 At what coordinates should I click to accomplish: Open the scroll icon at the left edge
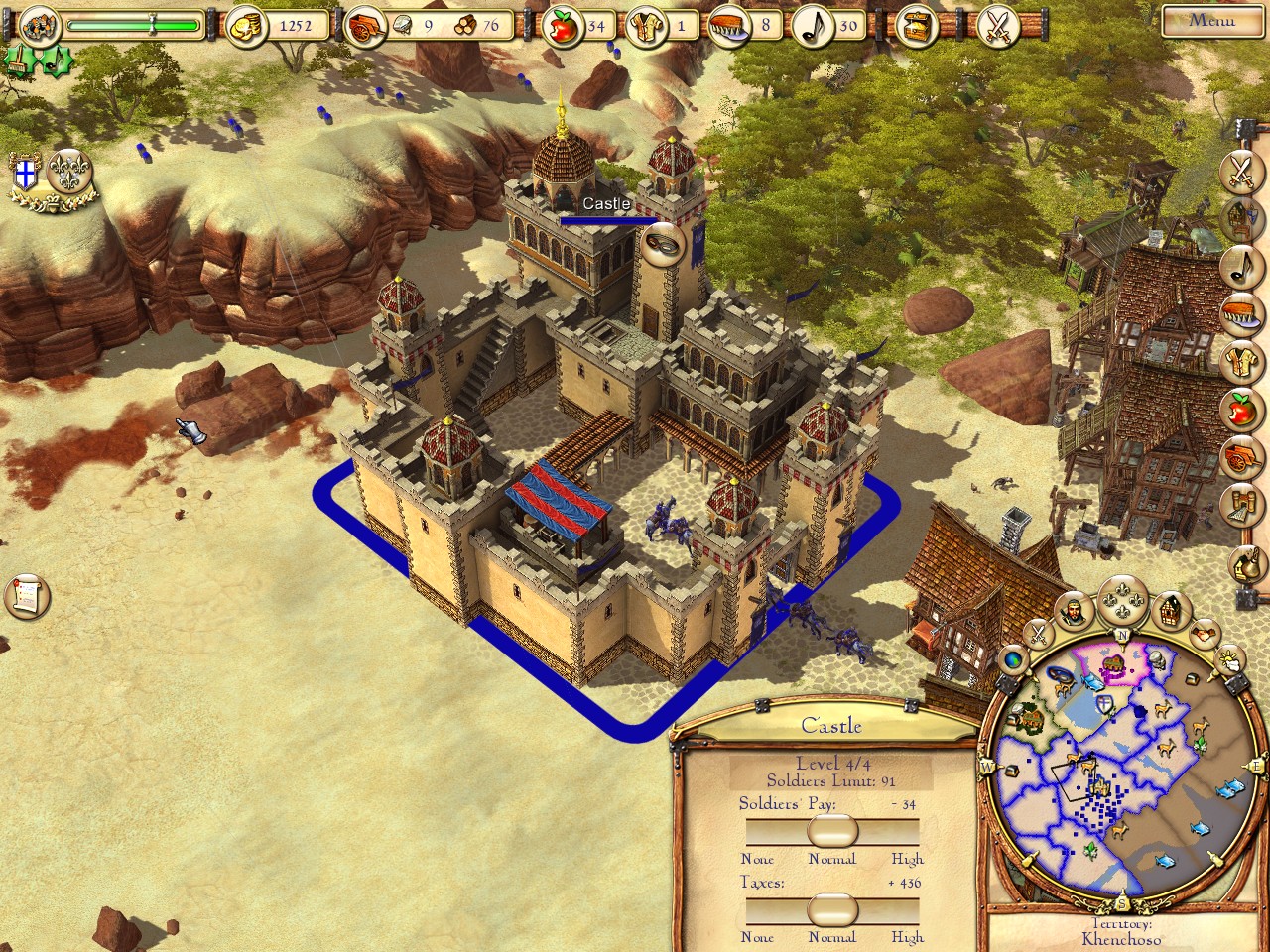coord(26,595)
